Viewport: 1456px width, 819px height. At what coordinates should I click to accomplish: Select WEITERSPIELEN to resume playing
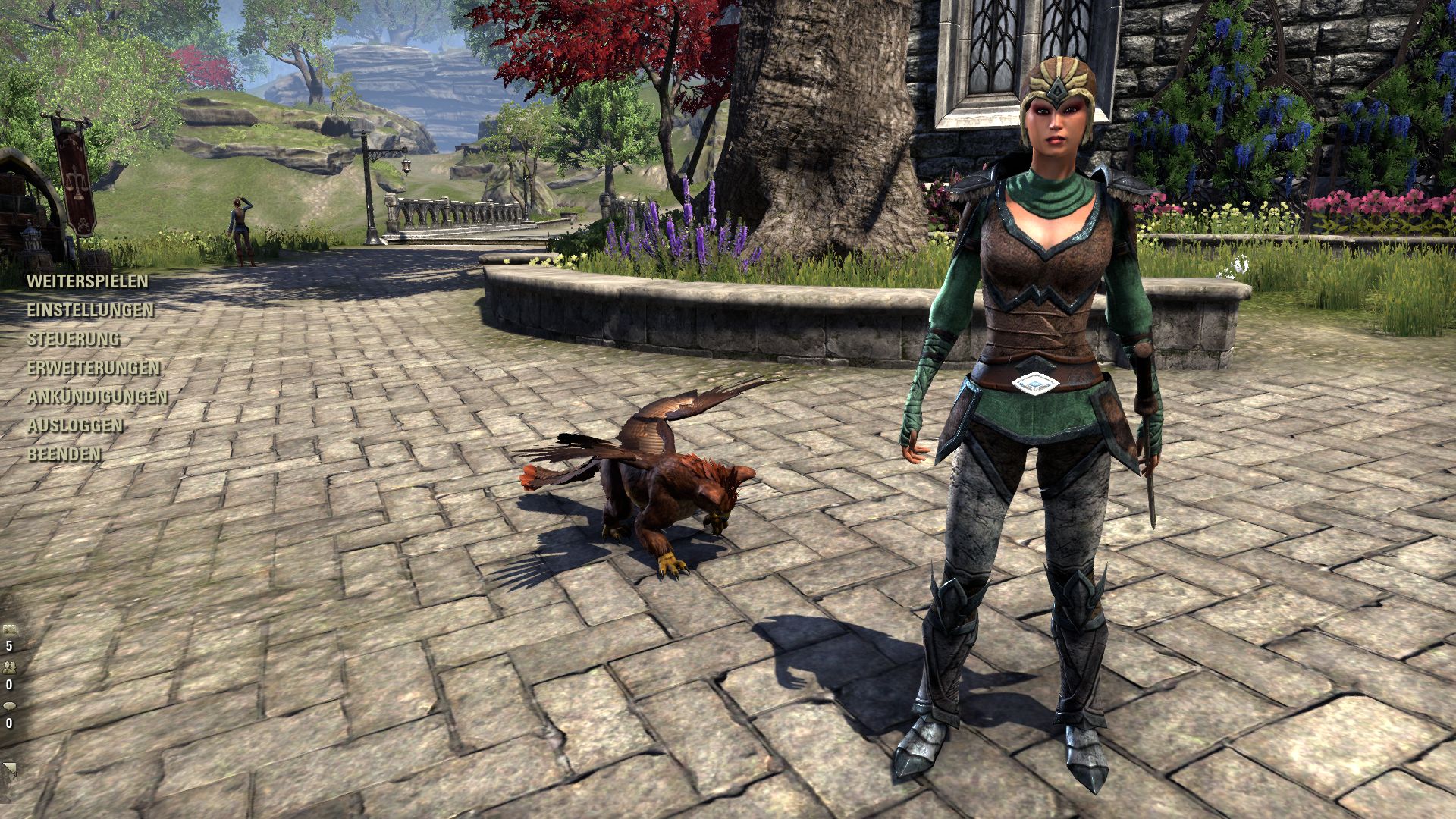click(86, 281)
